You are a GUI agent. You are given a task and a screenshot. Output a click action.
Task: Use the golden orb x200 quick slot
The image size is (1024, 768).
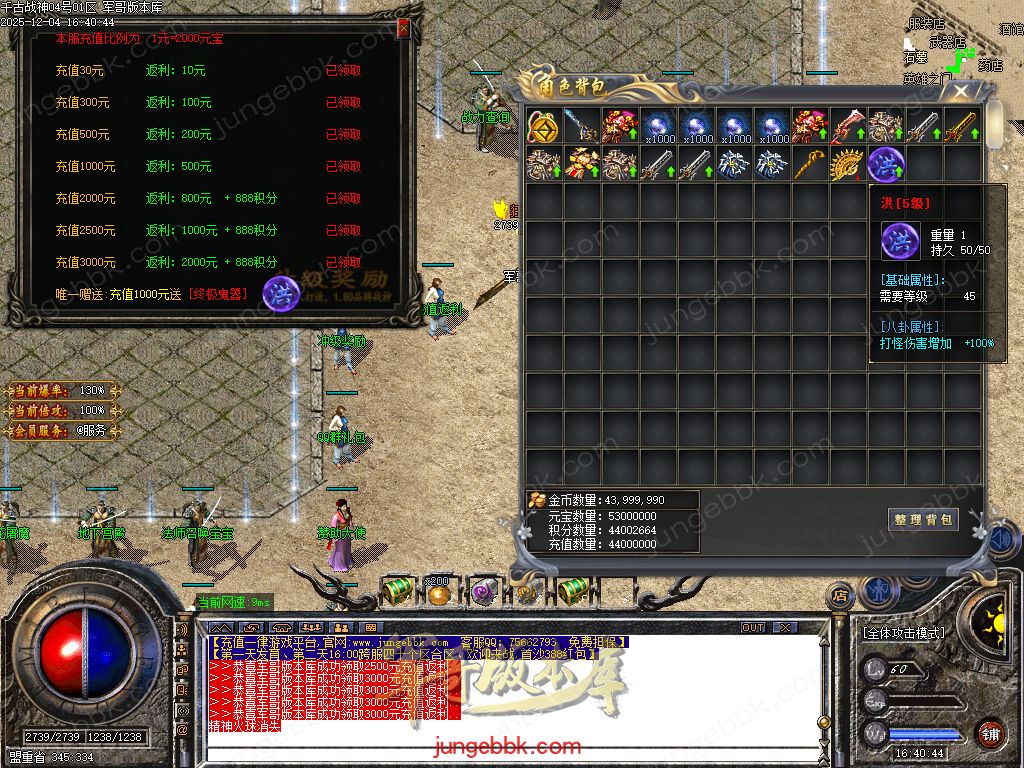click(437, 592)
